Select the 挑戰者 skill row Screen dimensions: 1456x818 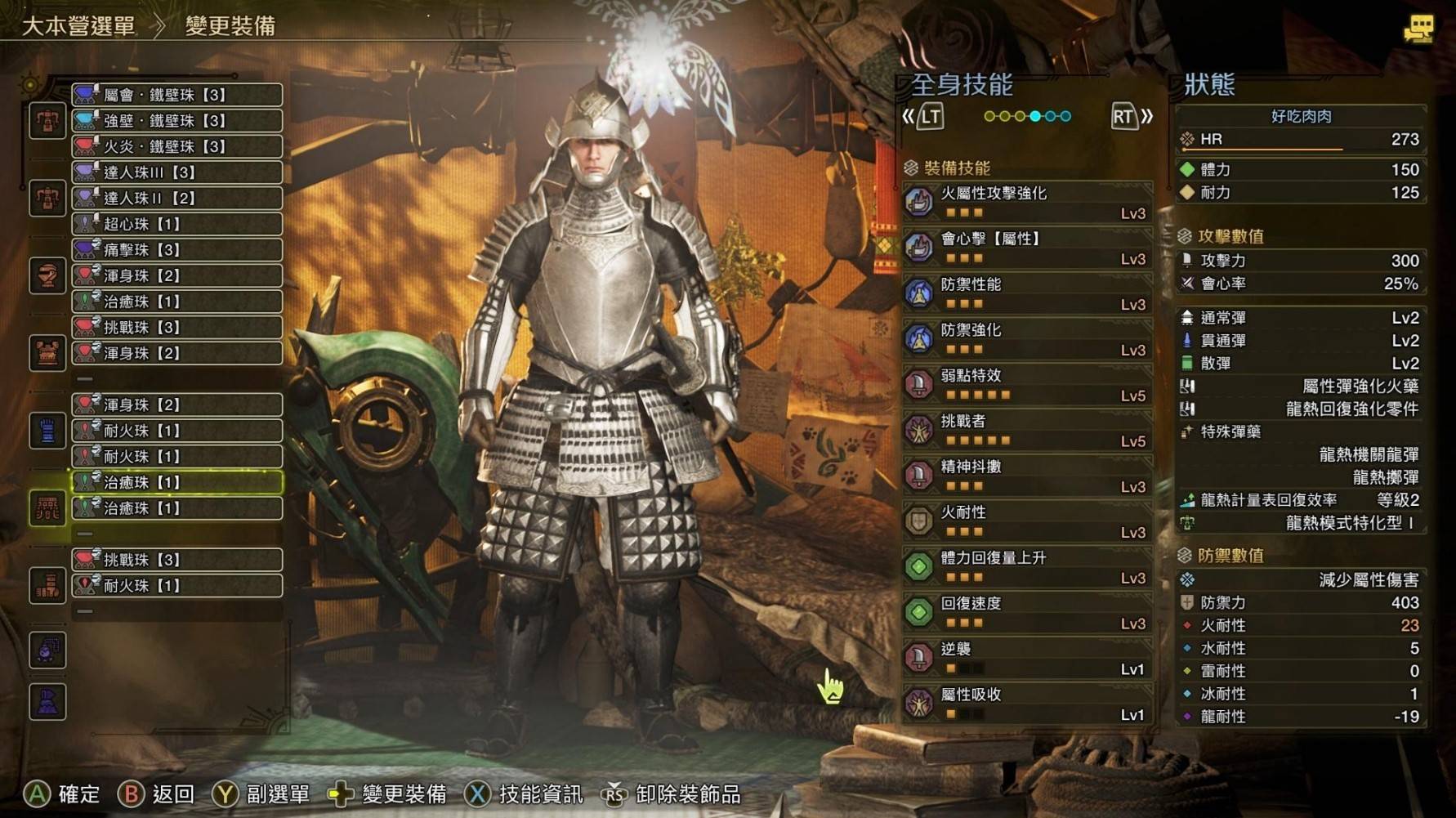[x=1028, y=430]
